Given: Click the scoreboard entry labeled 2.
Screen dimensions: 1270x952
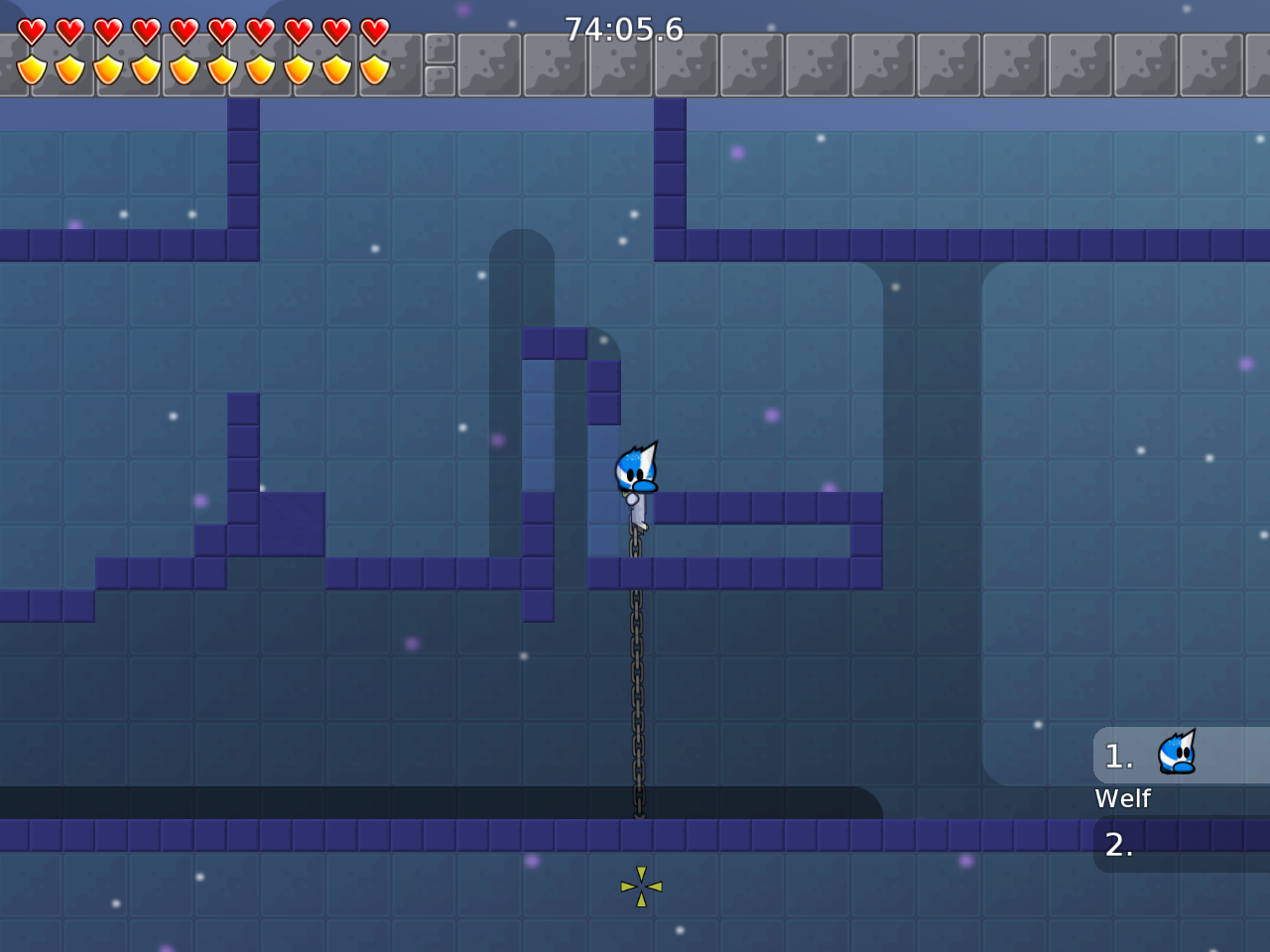Looking at the screenshot, I should pos(1119,846).
